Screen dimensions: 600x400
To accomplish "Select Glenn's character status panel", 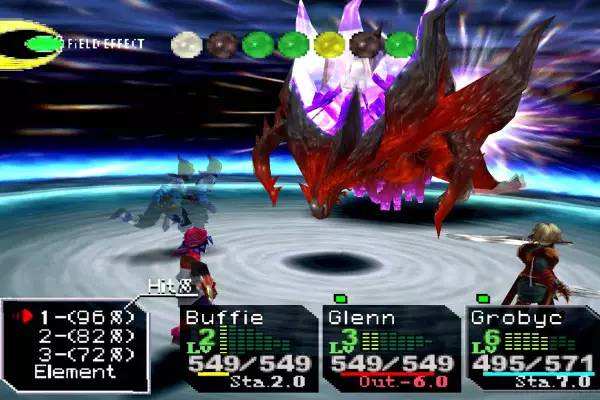I will click(391, 347).
